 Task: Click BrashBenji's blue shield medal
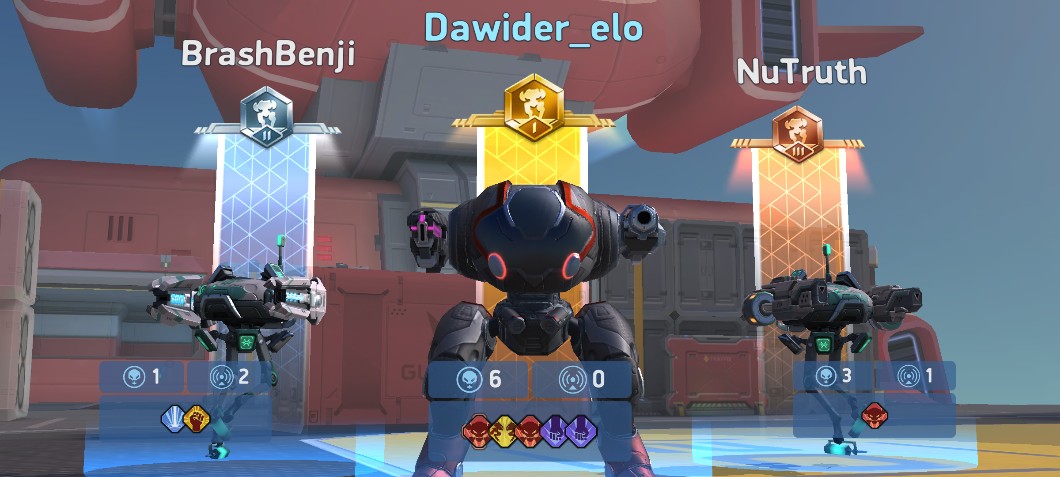(x=175, y=418)
